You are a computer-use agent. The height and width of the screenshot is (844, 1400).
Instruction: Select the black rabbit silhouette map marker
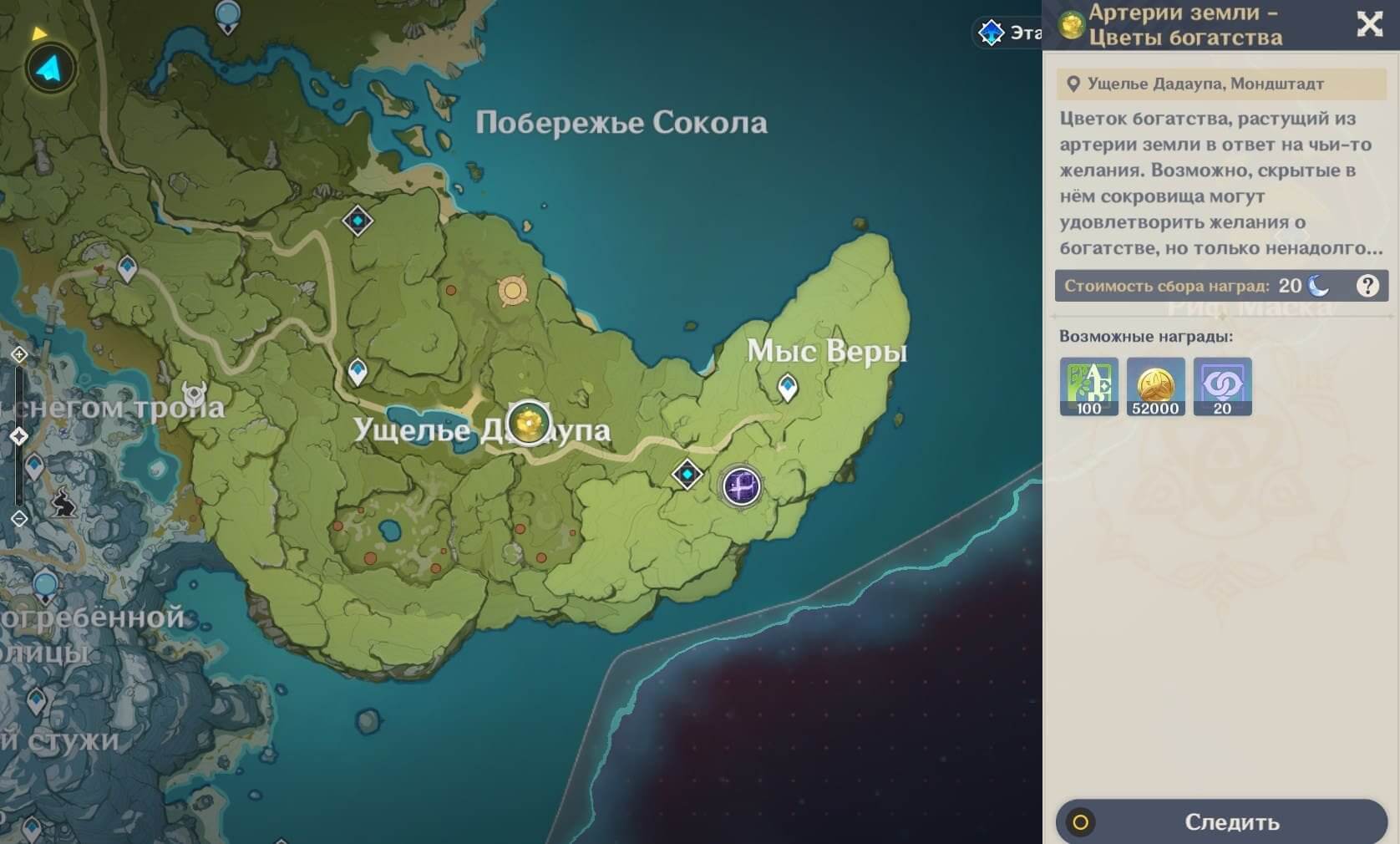63,503
